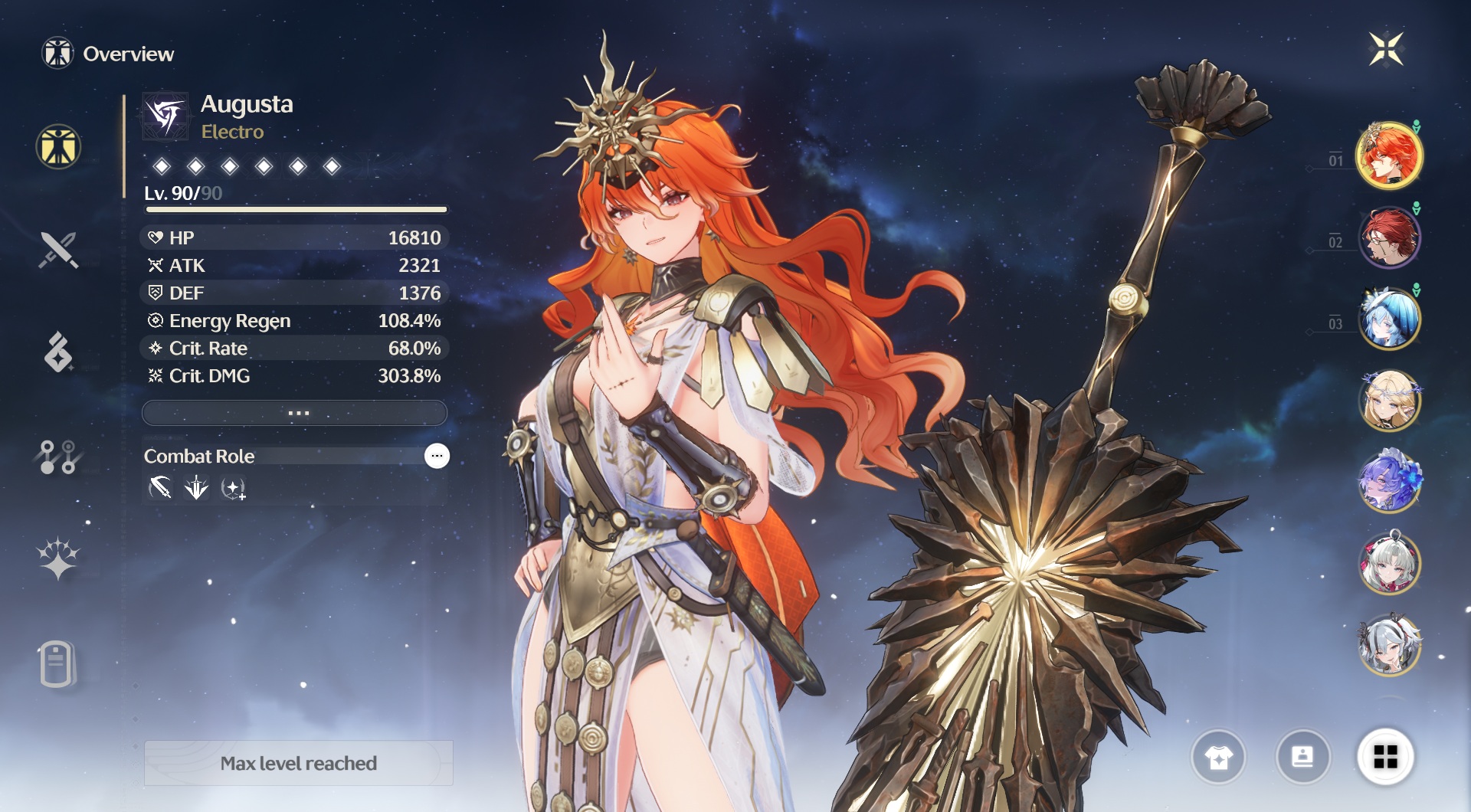
Task: Open the character profile card button
Action: [x=1302, y=758]
